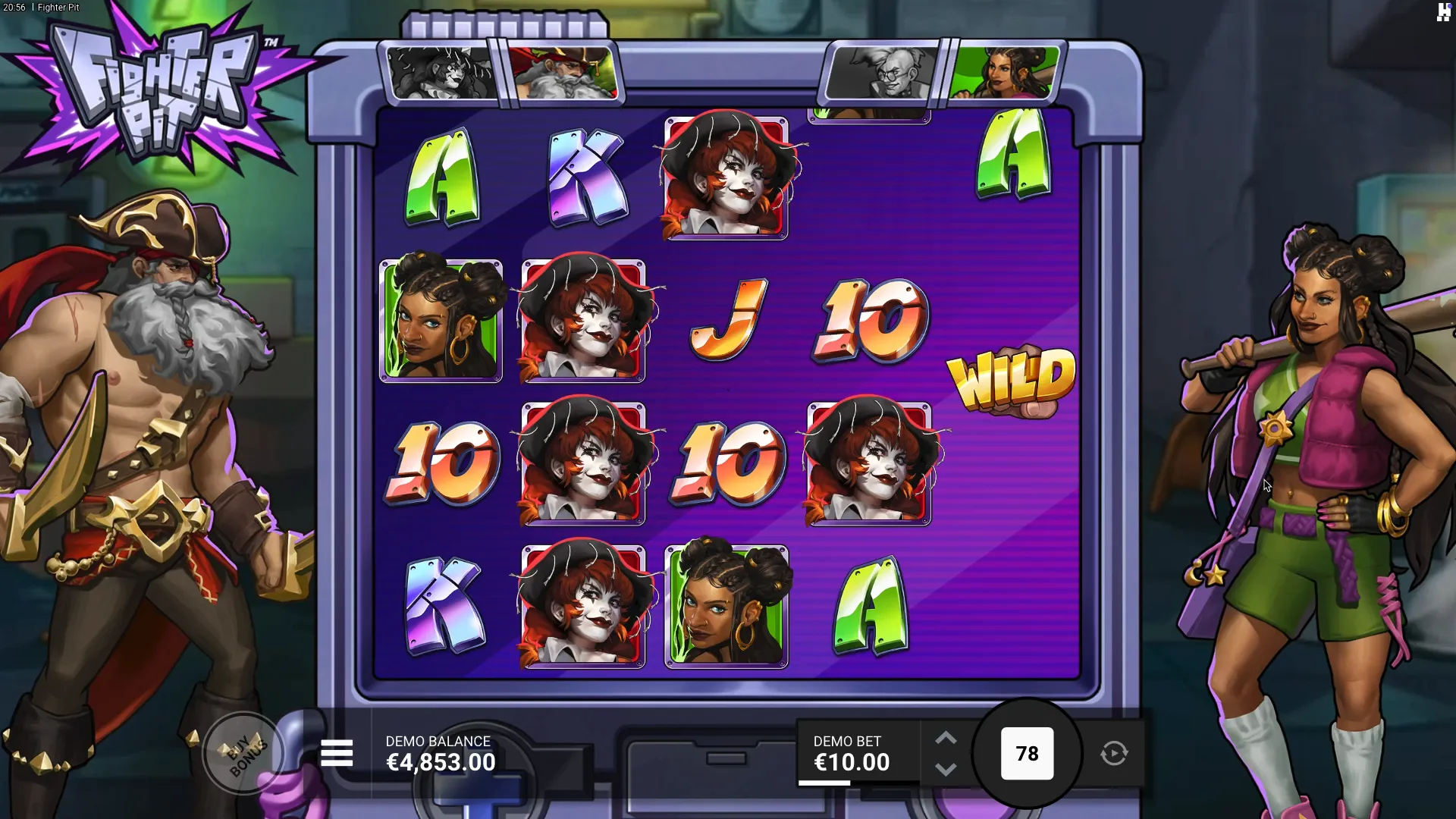Open the Buy Bonus feature
The image size is (1456, 819).
(x=244, y=753)
